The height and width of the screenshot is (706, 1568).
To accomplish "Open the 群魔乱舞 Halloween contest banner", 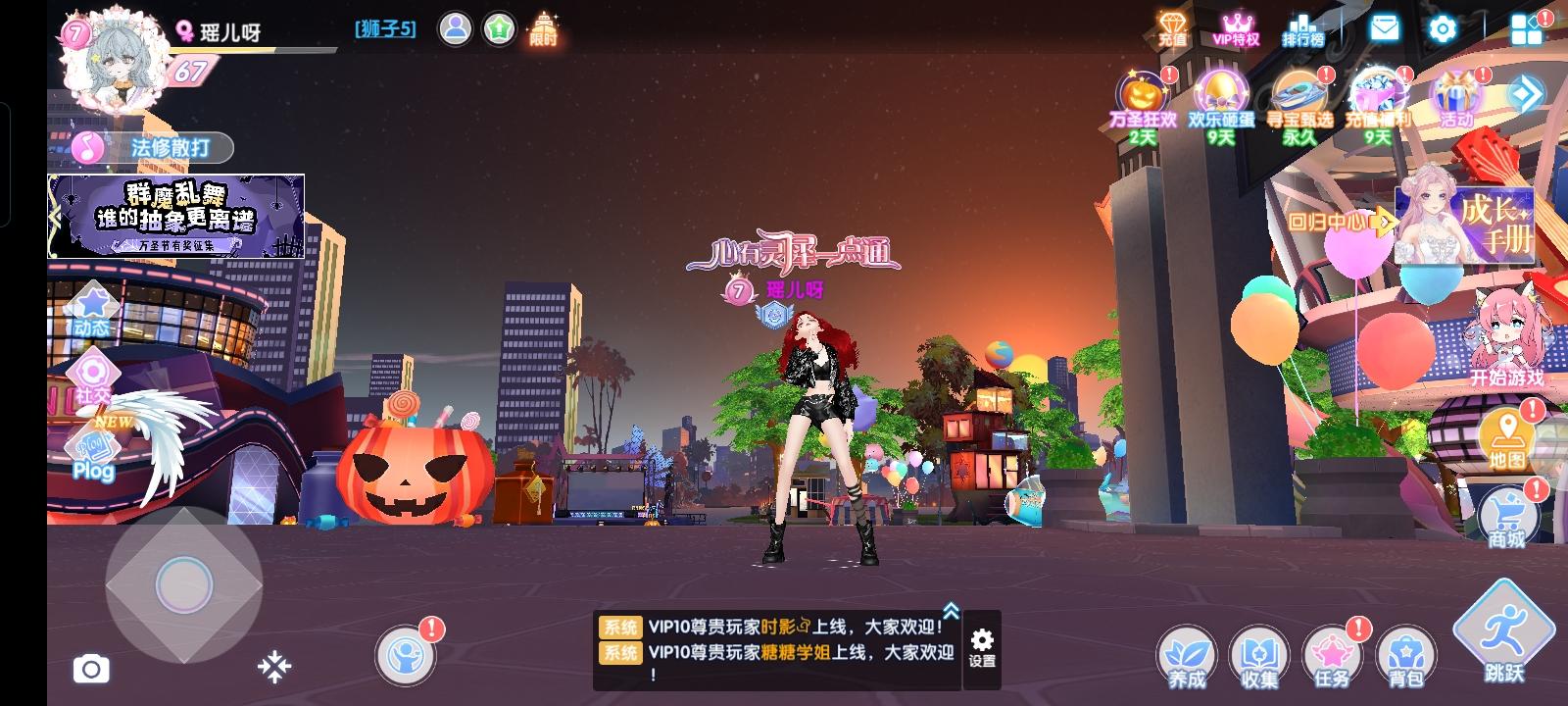I will 176,214.
